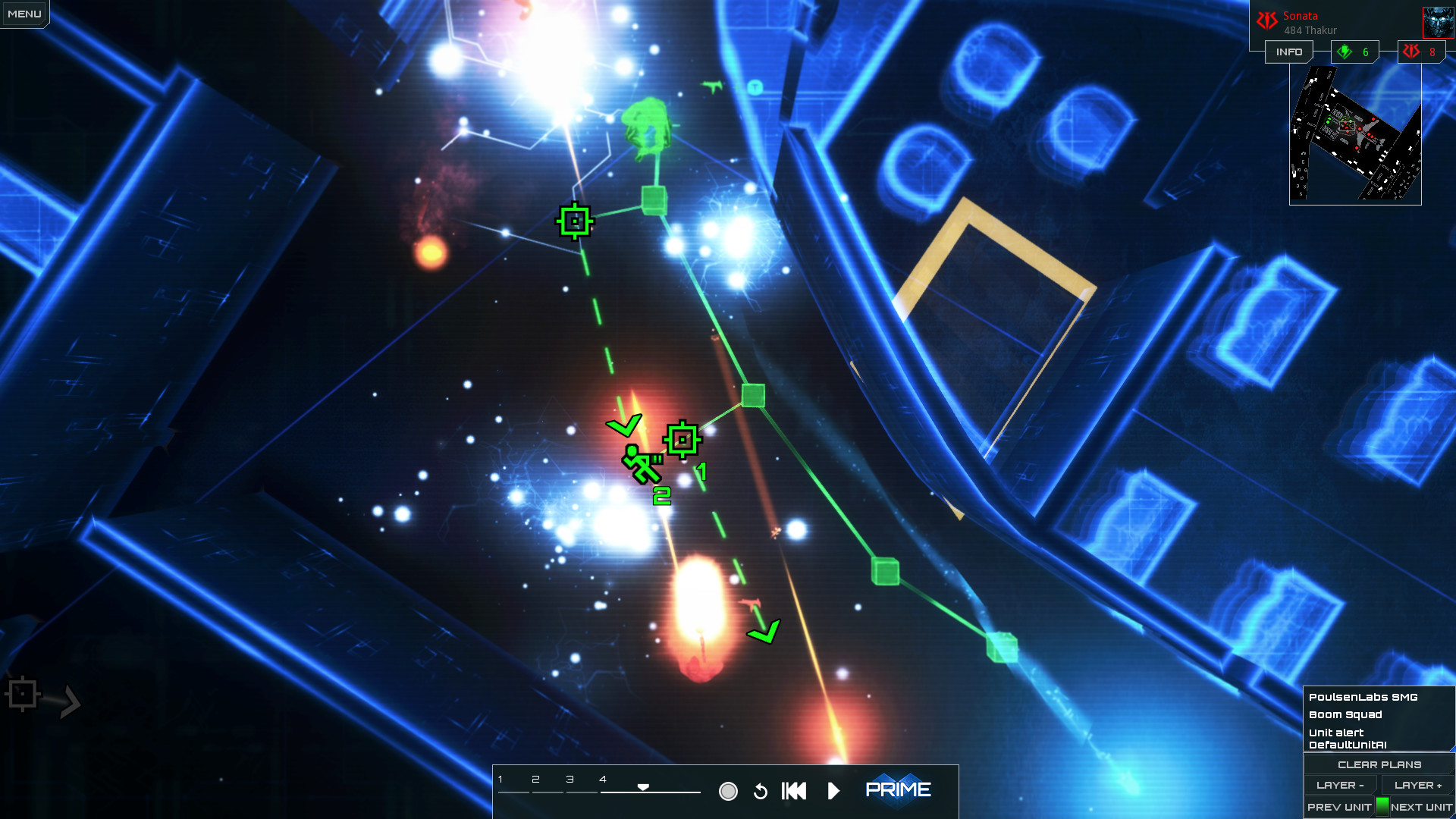Open the Boom Squad unit entry
Image resolution: width=1456 pixels, height=819 pixels.
[1345, 714]
